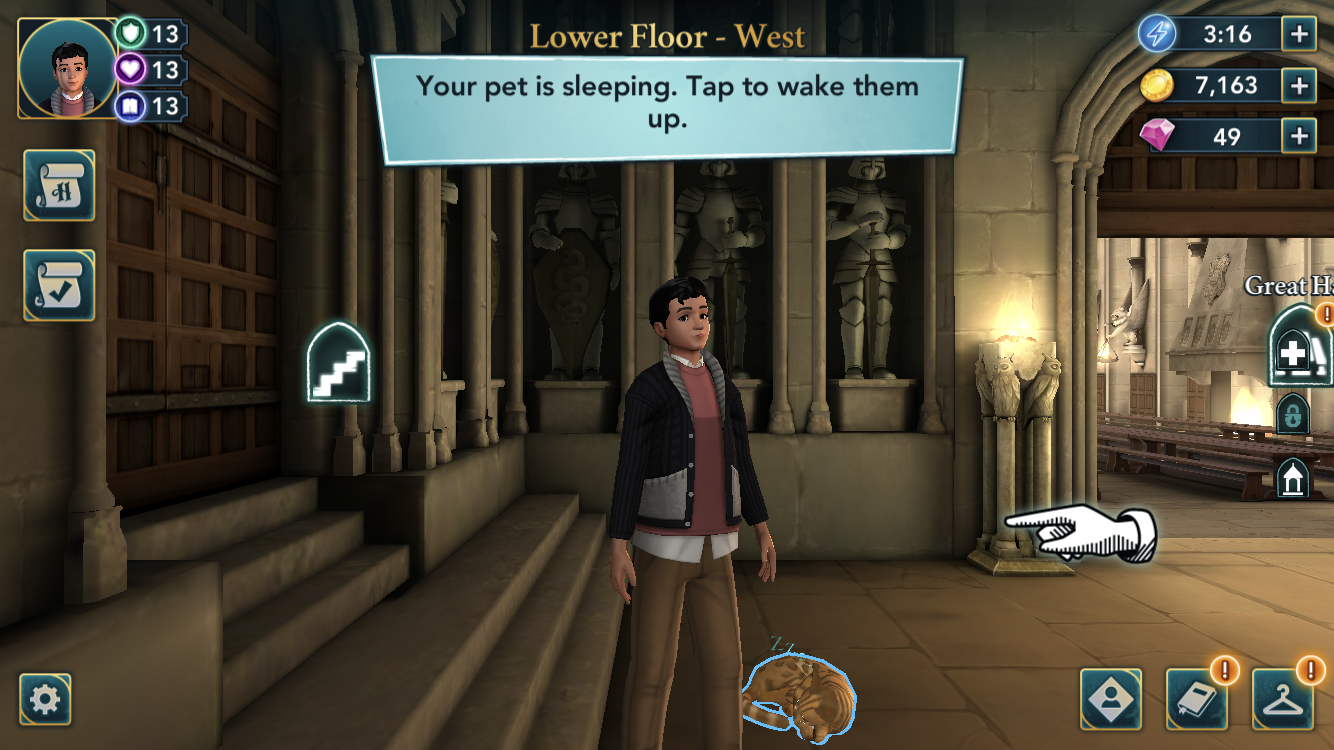Select the small house location icon

click(x=1292, y=479)
